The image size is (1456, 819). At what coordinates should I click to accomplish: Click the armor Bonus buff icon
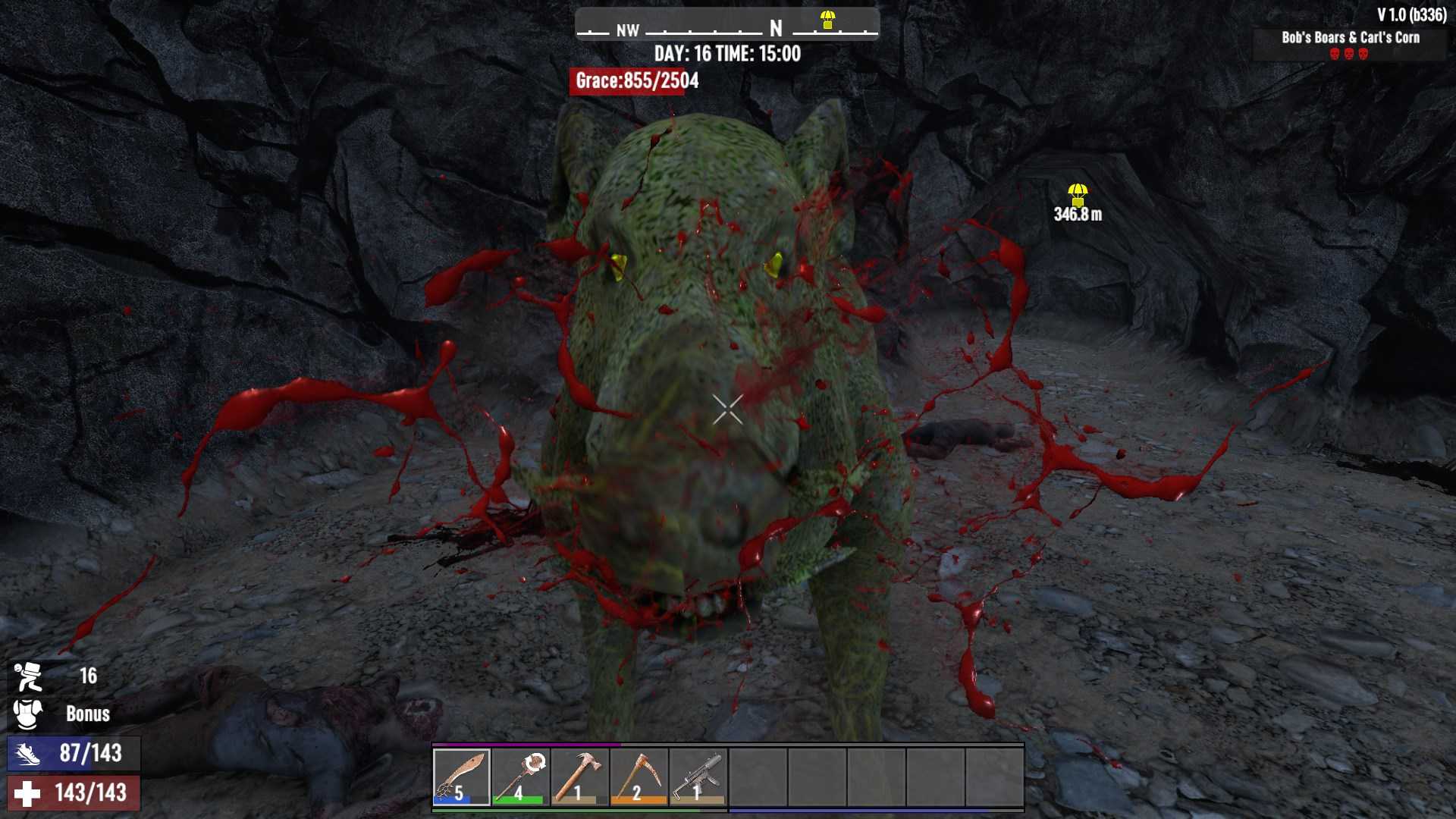28,714
